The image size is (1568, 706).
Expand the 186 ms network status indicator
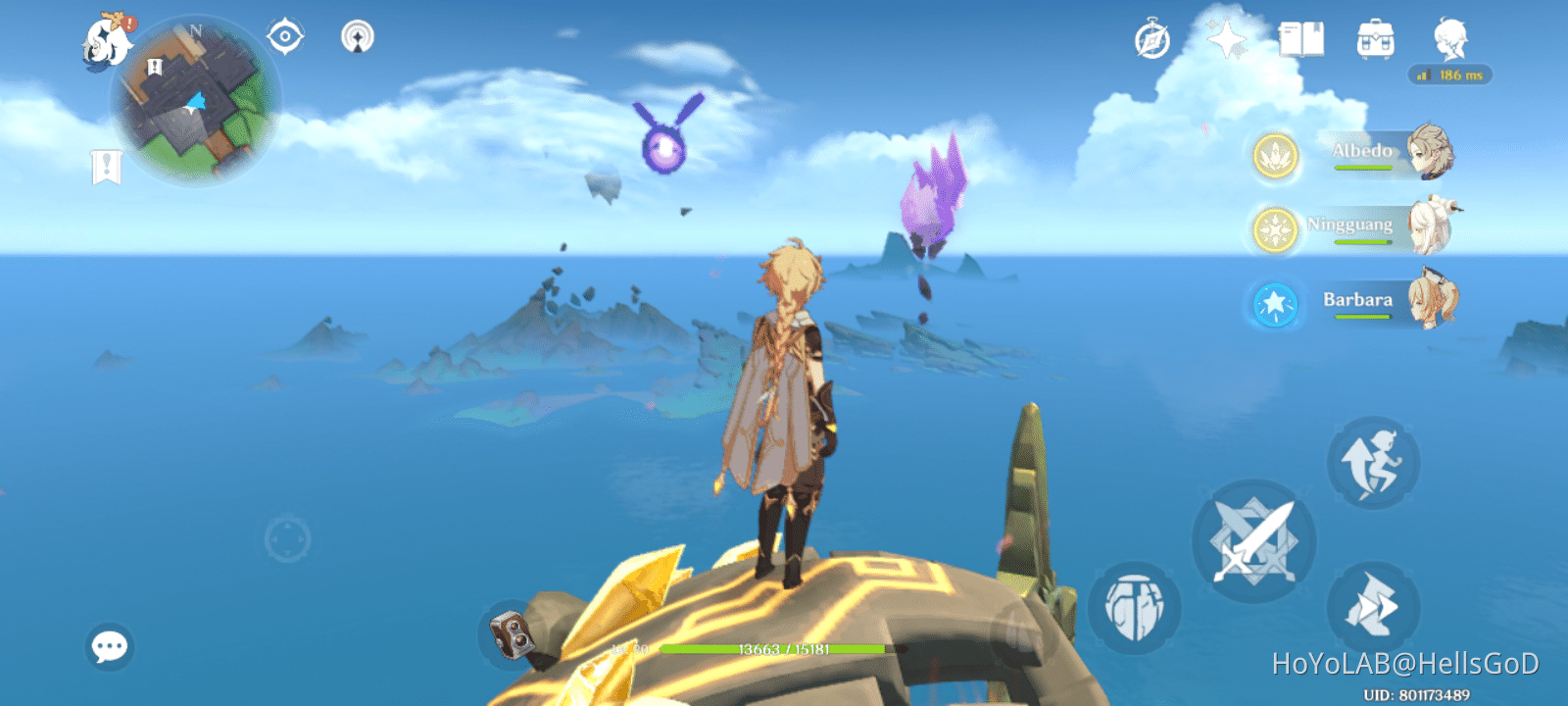[x=1451, y=76]
